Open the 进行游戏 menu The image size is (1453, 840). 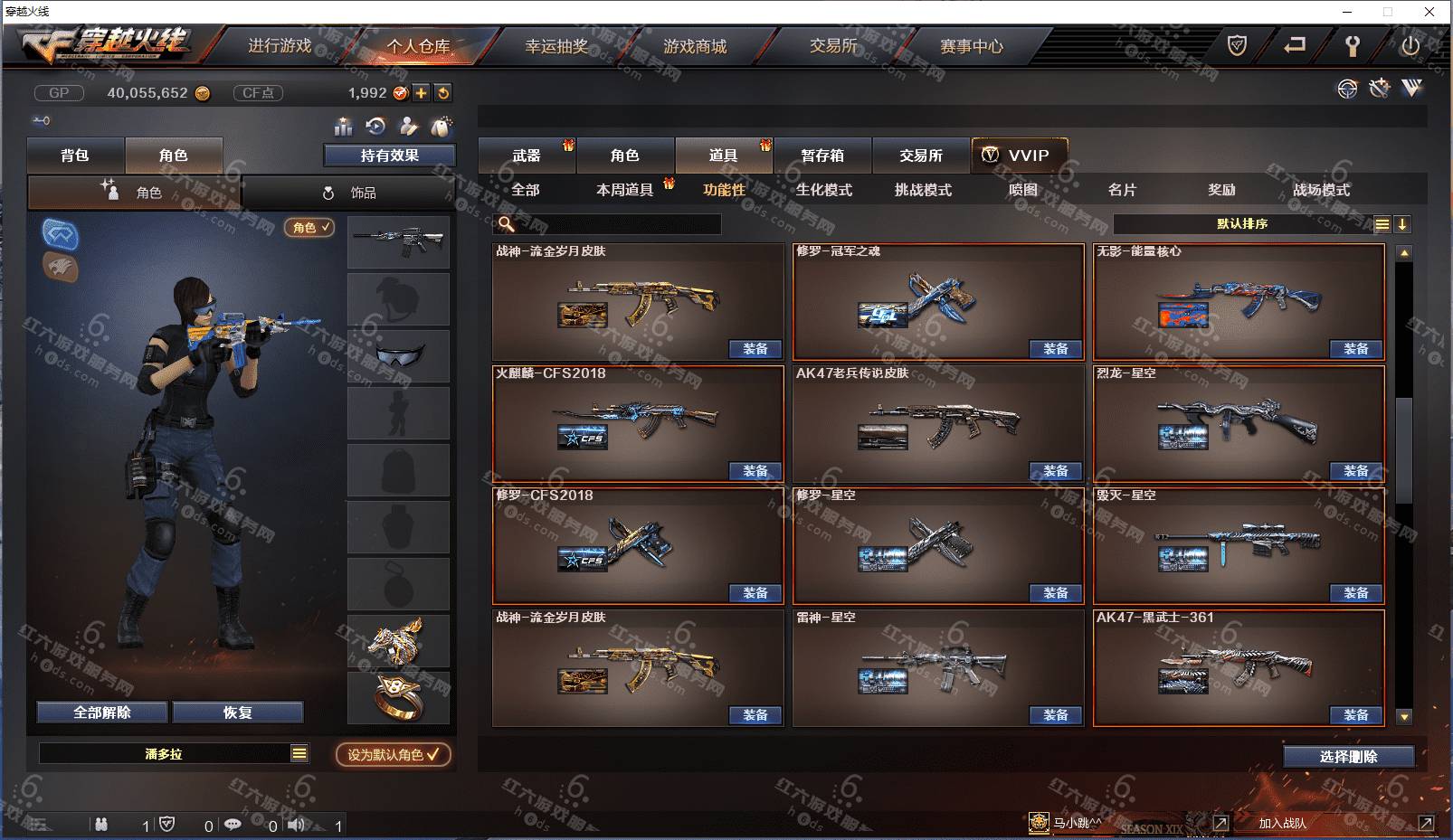coord(280,46)
